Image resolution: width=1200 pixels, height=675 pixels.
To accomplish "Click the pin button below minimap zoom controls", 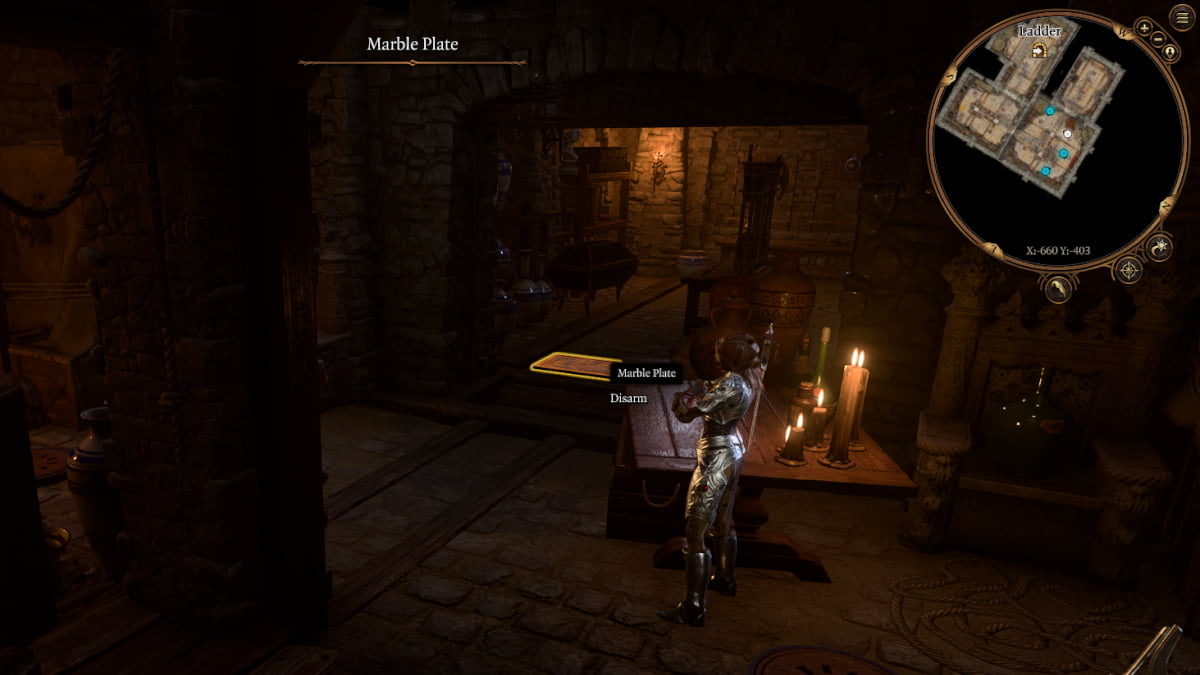I will [1169, 52].
